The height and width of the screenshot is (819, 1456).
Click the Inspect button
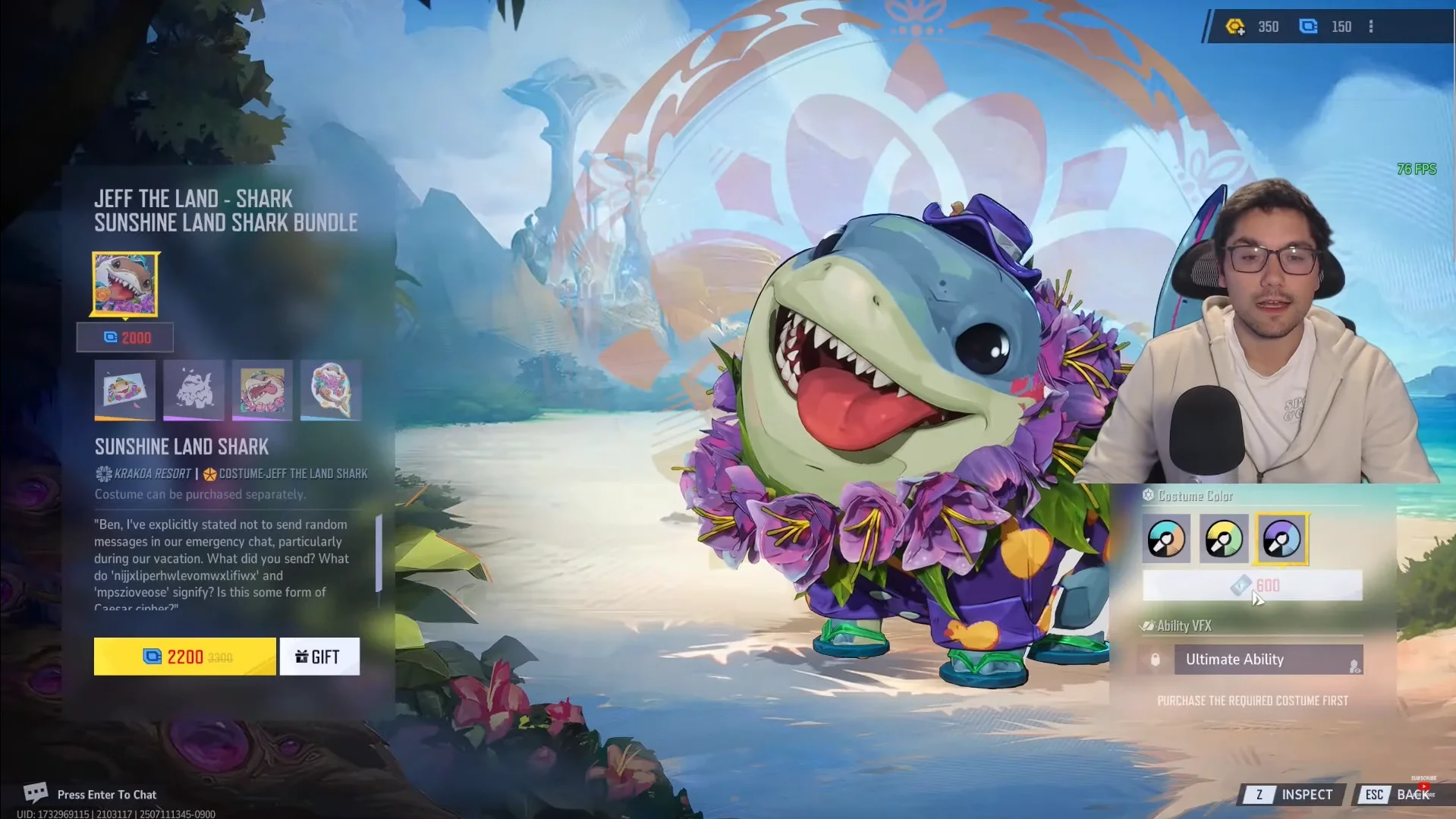1295,795
